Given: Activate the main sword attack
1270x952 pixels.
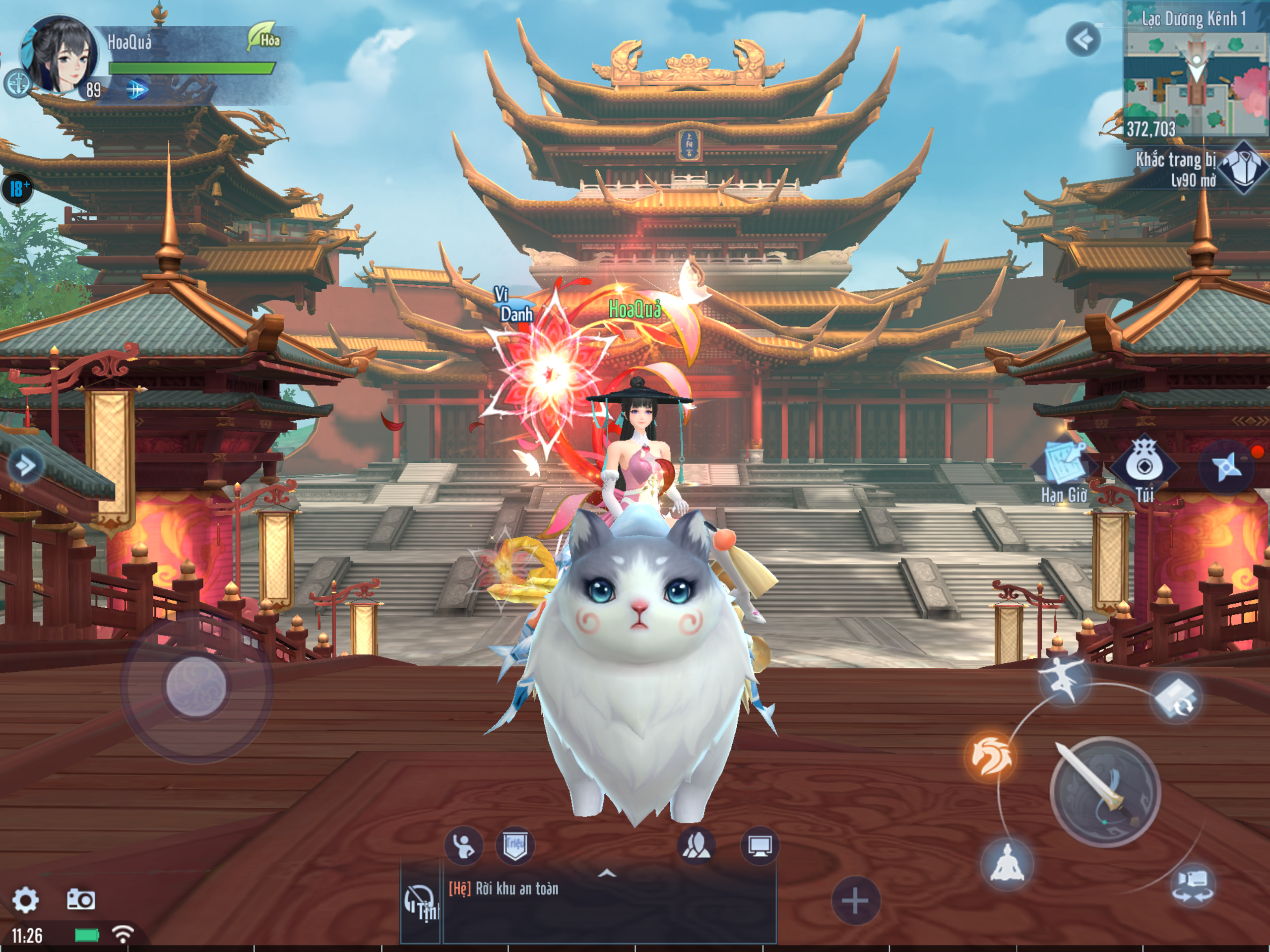Looking at the screenshot, I should point(1104,792).
